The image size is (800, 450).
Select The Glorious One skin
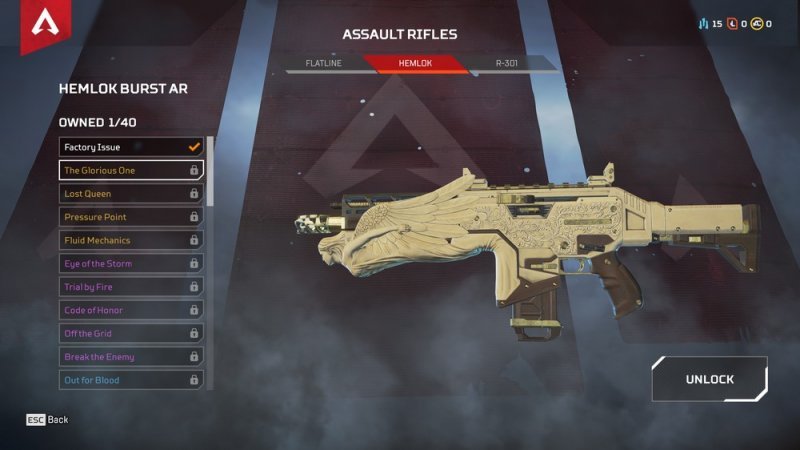click(131, 170)
